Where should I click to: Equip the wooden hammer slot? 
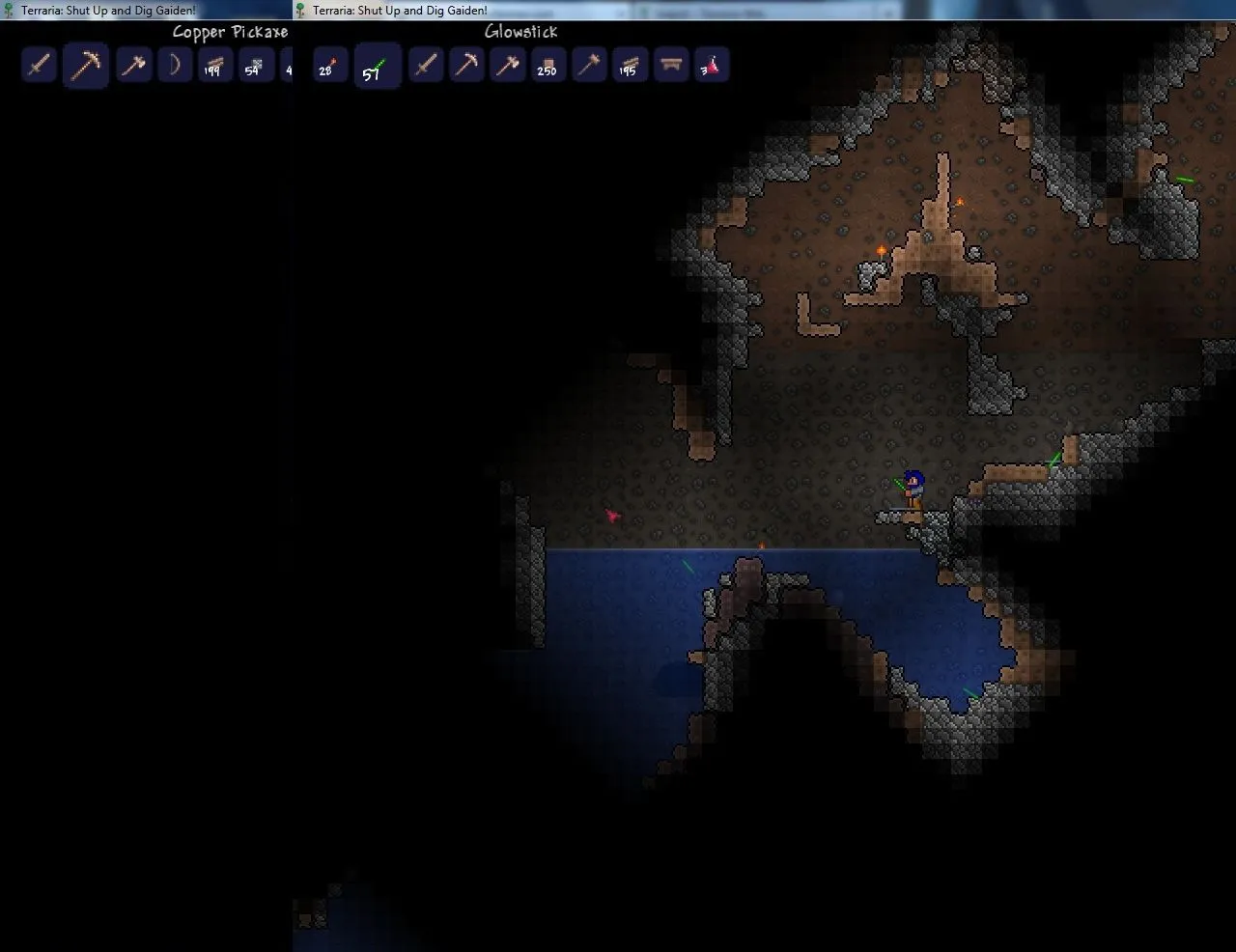click(588, 66)
